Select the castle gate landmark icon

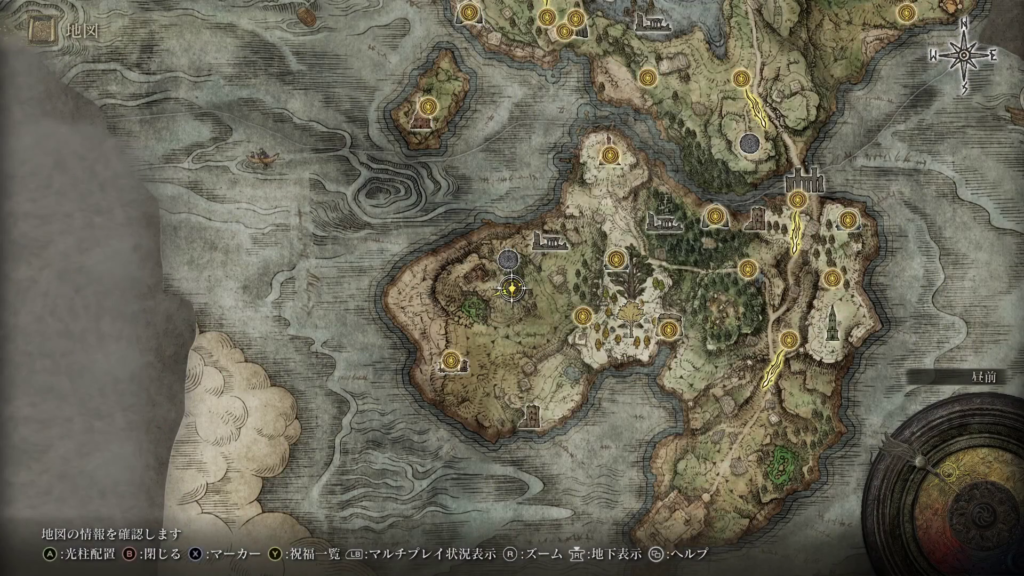(803, 181)
